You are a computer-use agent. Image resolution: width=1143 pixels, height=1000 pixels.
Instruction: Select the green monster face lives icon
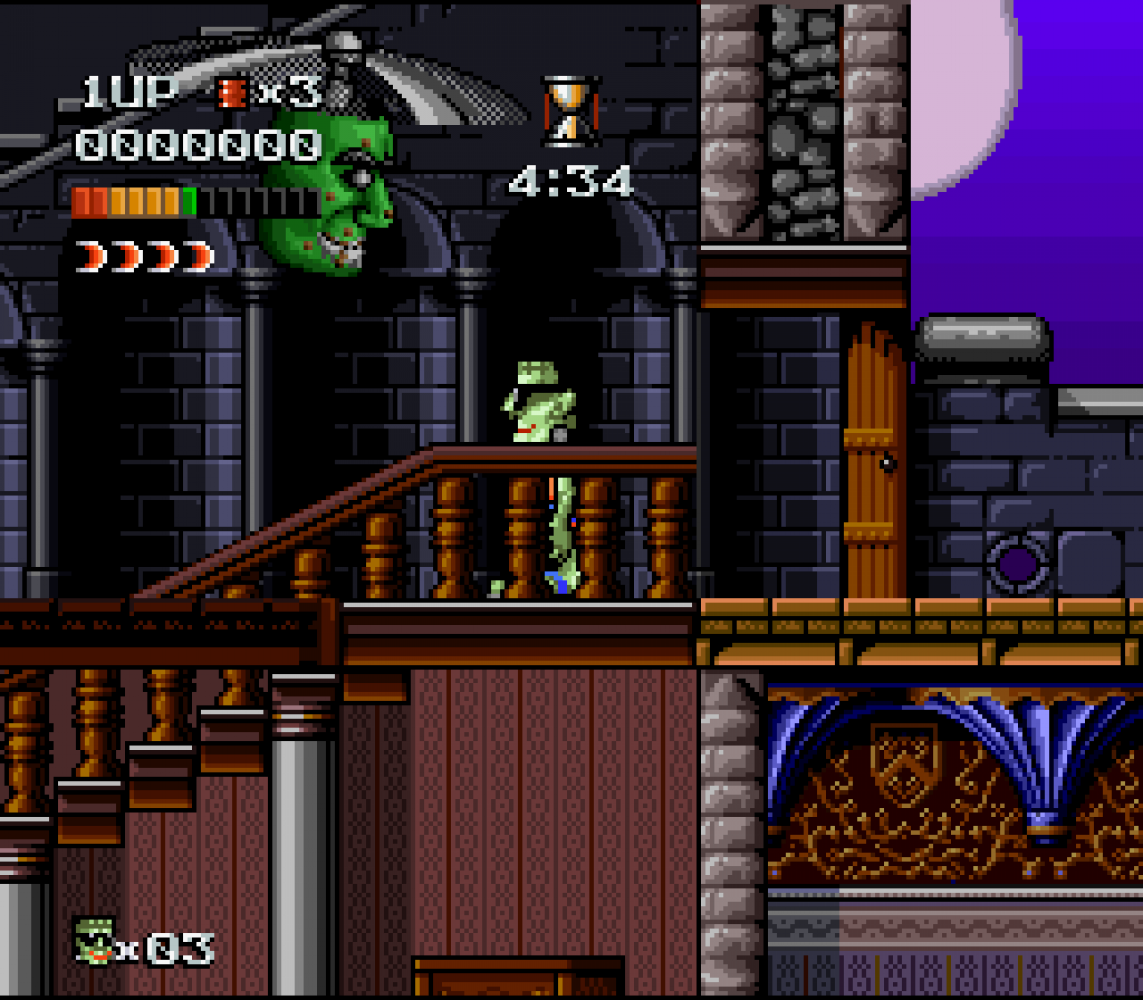pyautogui.click(x=95, y=941)
